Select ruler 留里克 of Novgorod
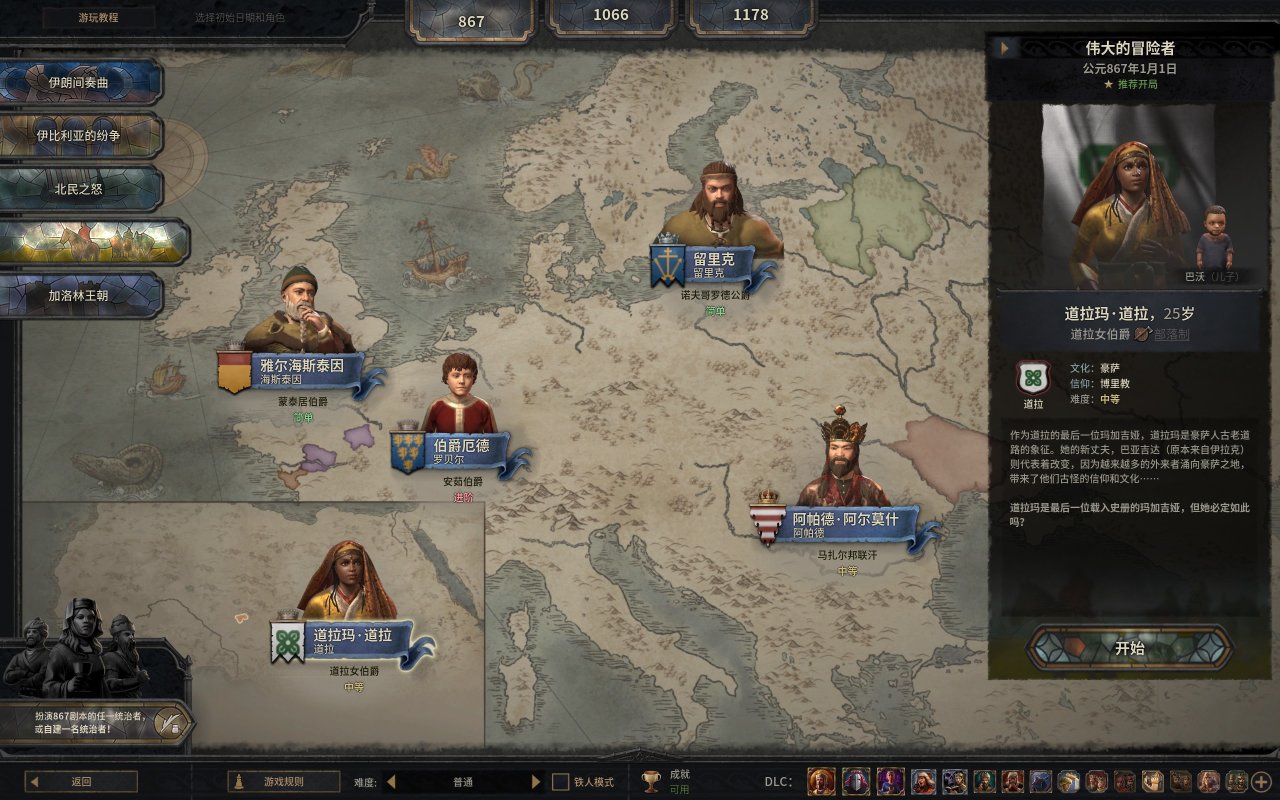This screenshot has width=1280, height=800. [x=714, y=264]
